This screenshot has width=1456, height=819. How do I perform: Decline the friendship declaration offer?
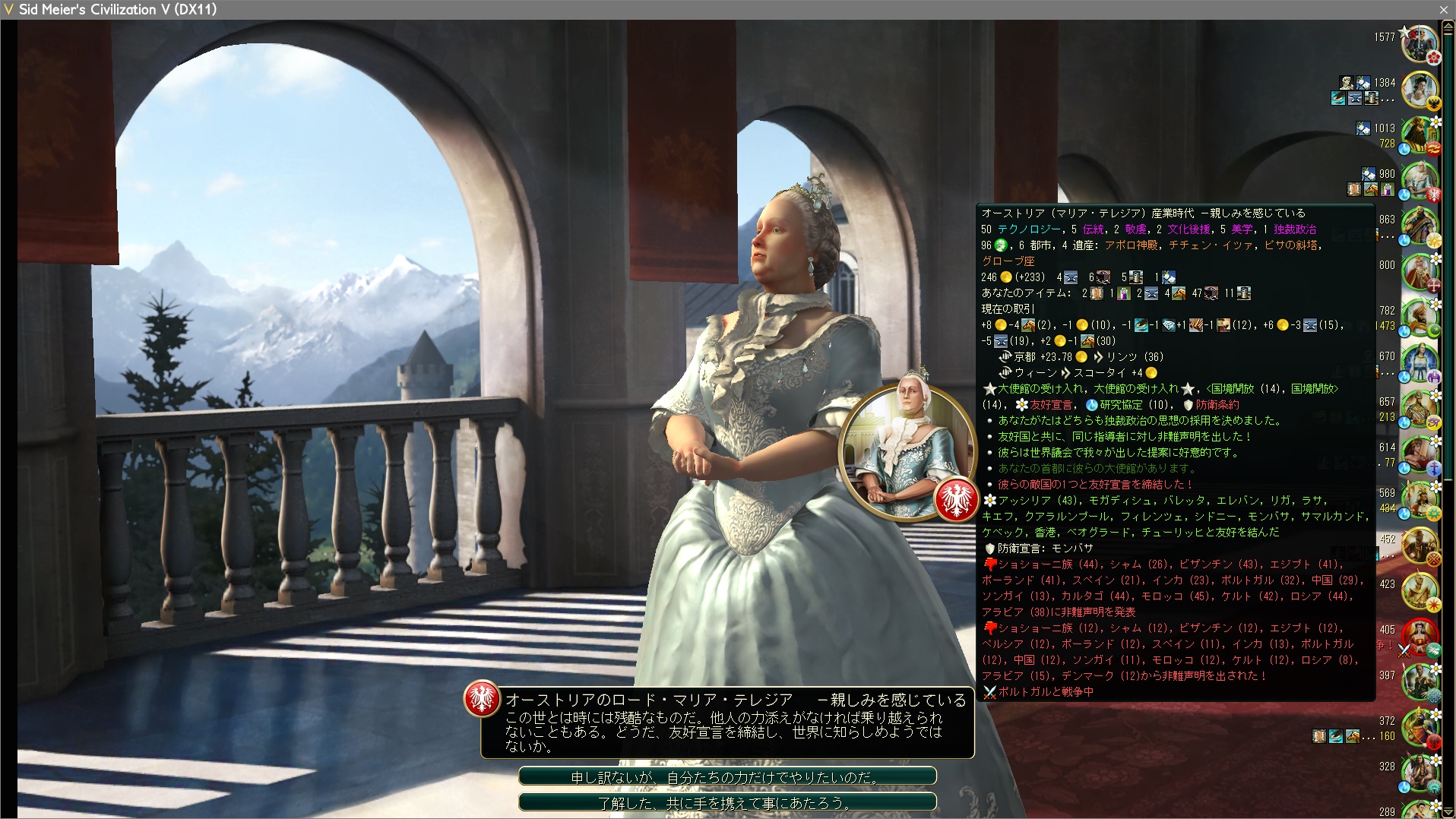coord(726,777)
